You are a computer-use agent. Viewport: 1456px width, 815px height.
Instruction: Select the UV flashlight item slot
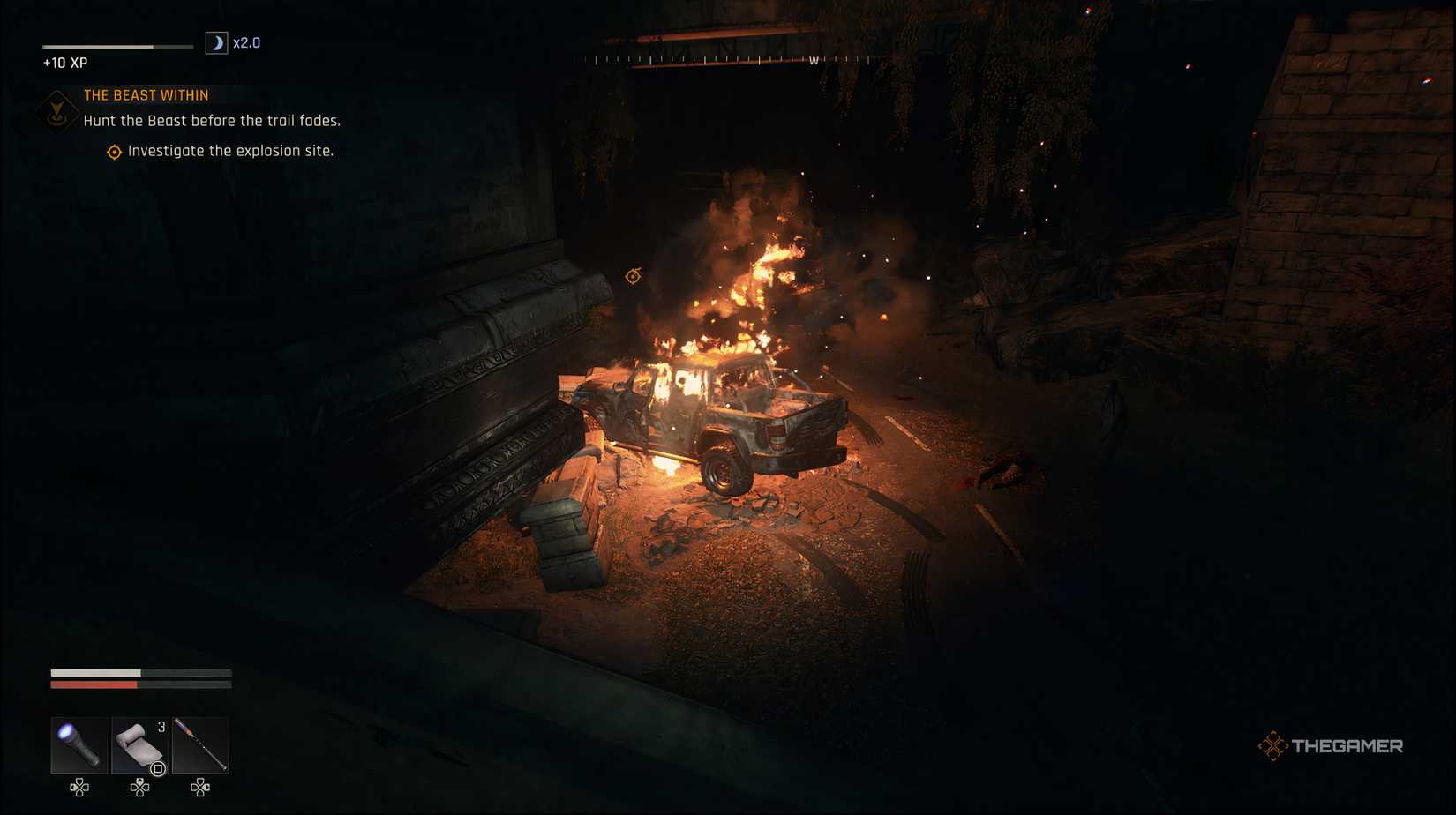click(x=78, y=745)
